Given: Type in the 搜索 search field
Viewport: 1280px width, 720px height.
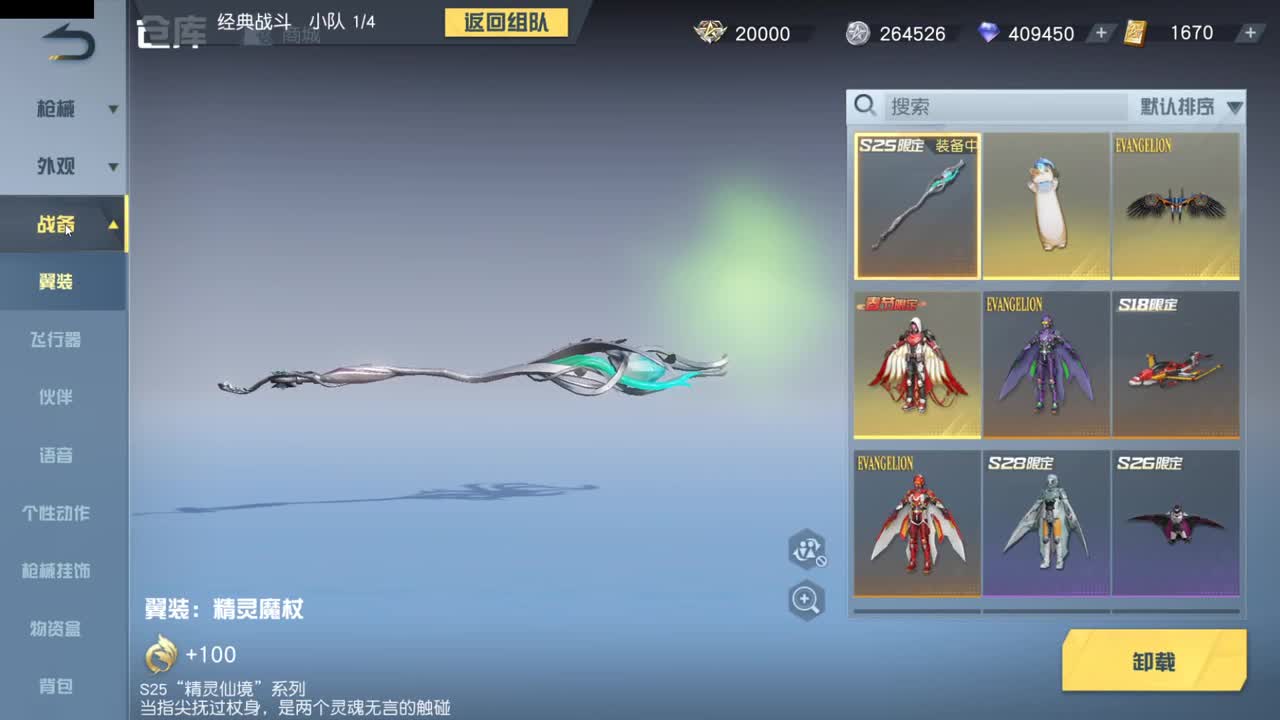Looking at the screenshot, I should point(960,104).
